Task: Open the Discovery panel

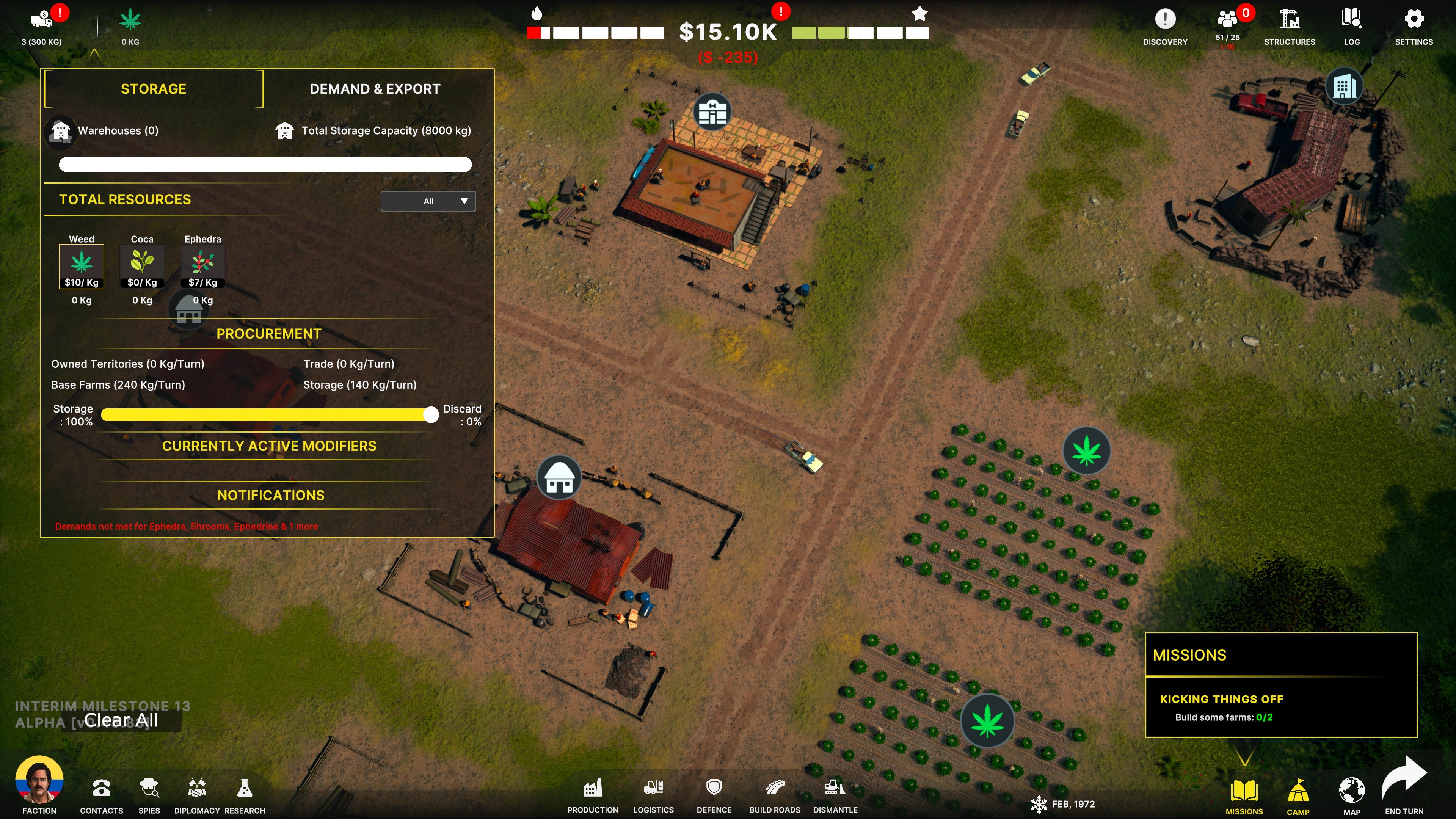Action: point(1165,25)
